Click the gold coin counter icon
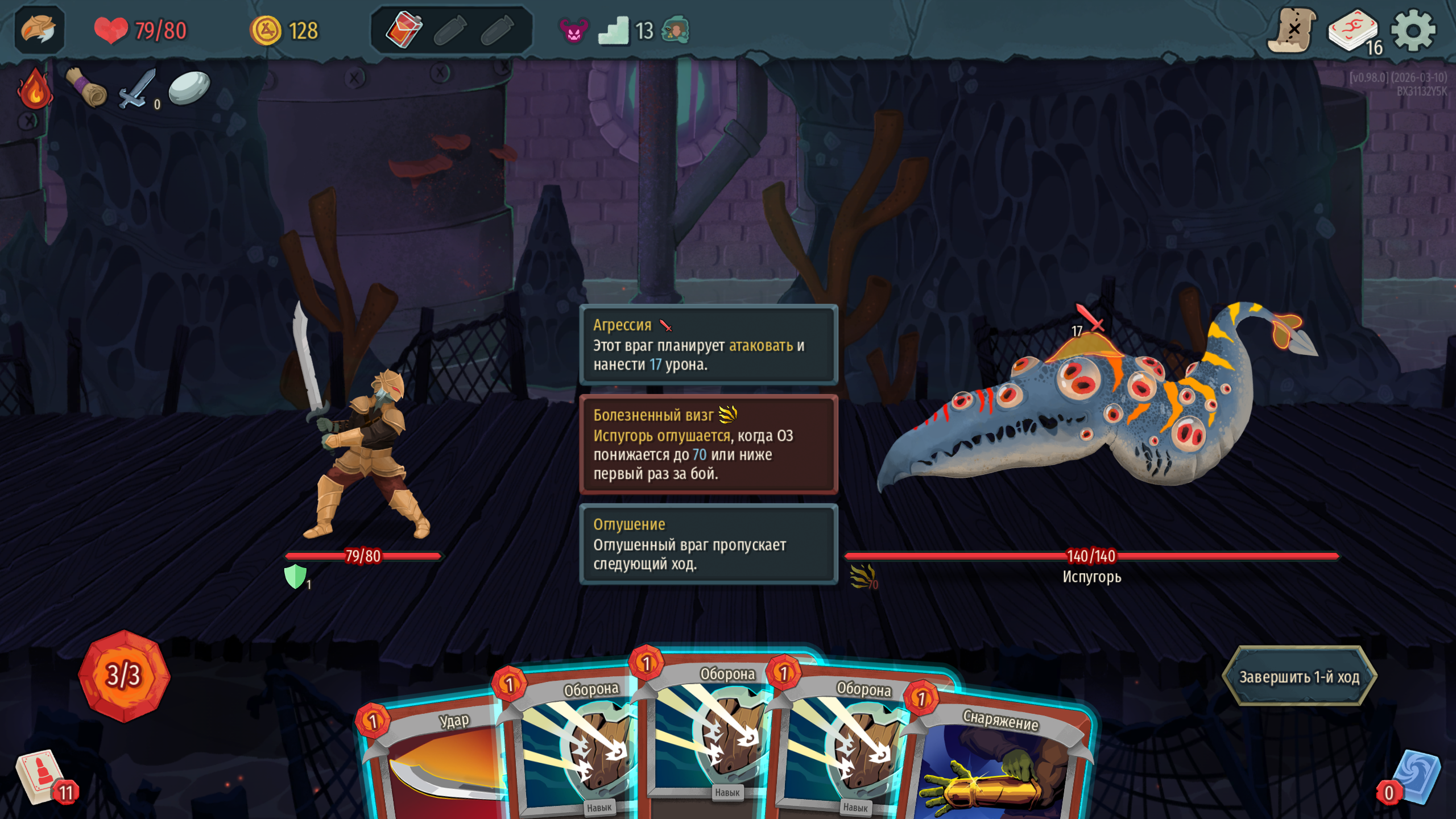Image resolution: width=1456 pixels, height=819 pixels. [x=266, y=31]
